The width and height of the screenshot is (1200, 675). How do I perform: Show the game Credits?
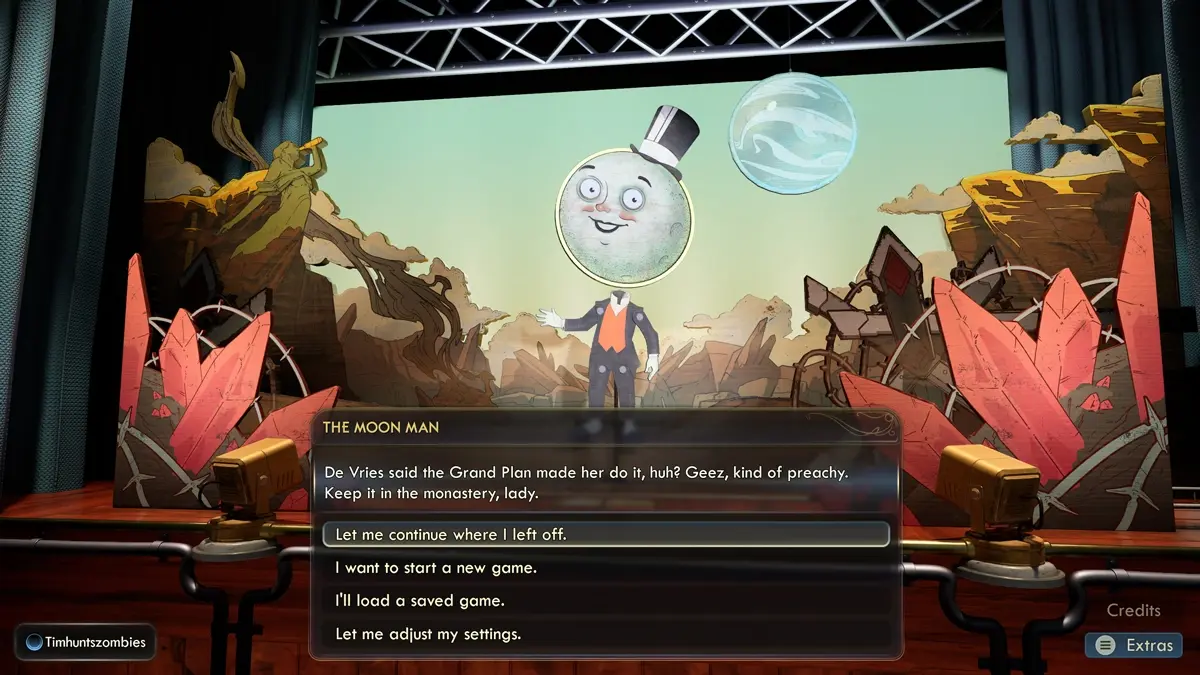(1134, 610)
